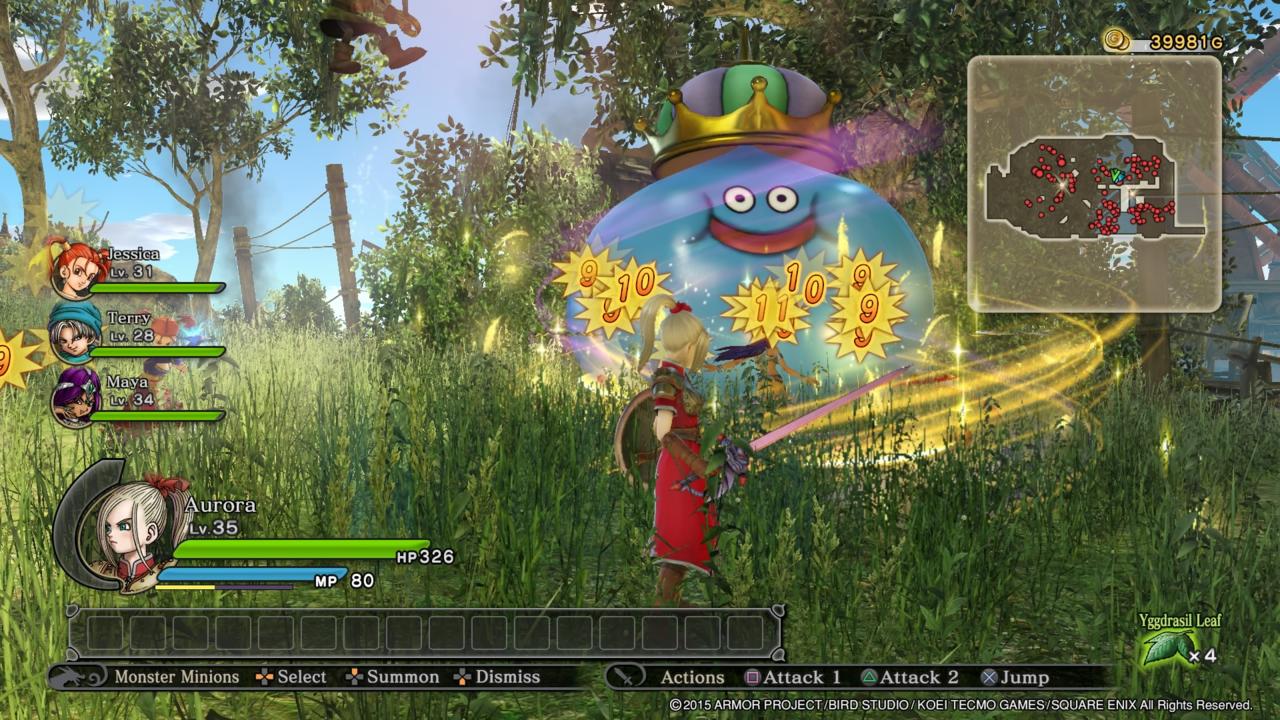Viewport: 1280px width, 720px height.
Task: Switch to Terry's party portrait
Action: click(75, 333)
